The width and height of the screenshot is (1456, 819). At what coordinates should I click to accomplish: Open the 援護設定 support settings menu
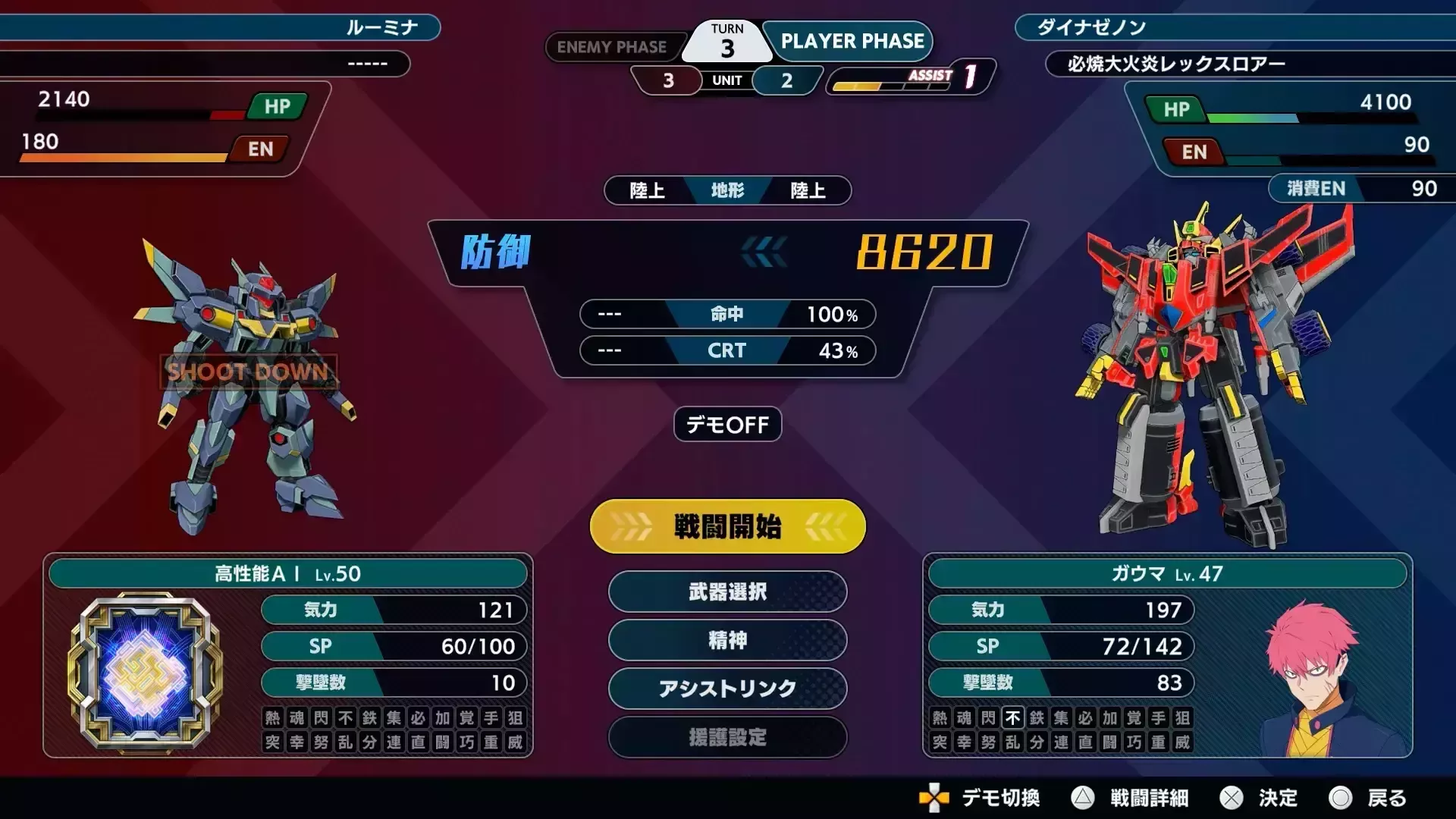click(x=726, y=737)
